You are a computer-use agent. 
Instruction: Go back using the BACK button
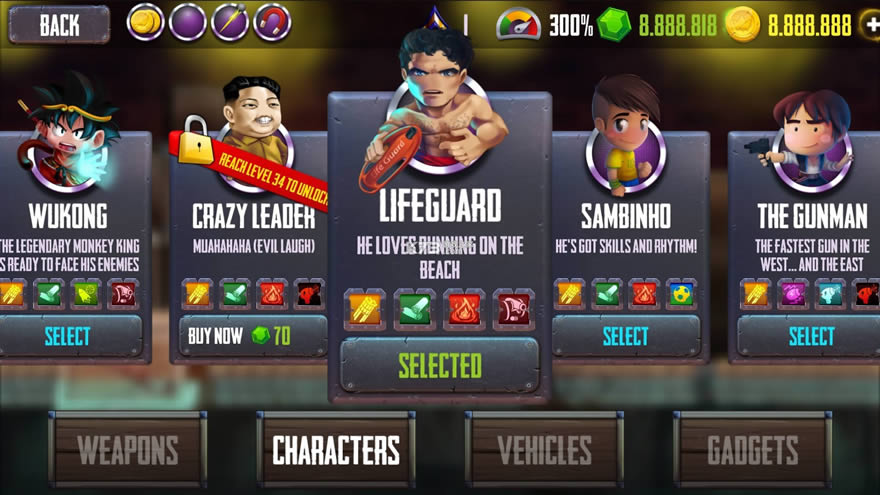(x=59, y=25)
